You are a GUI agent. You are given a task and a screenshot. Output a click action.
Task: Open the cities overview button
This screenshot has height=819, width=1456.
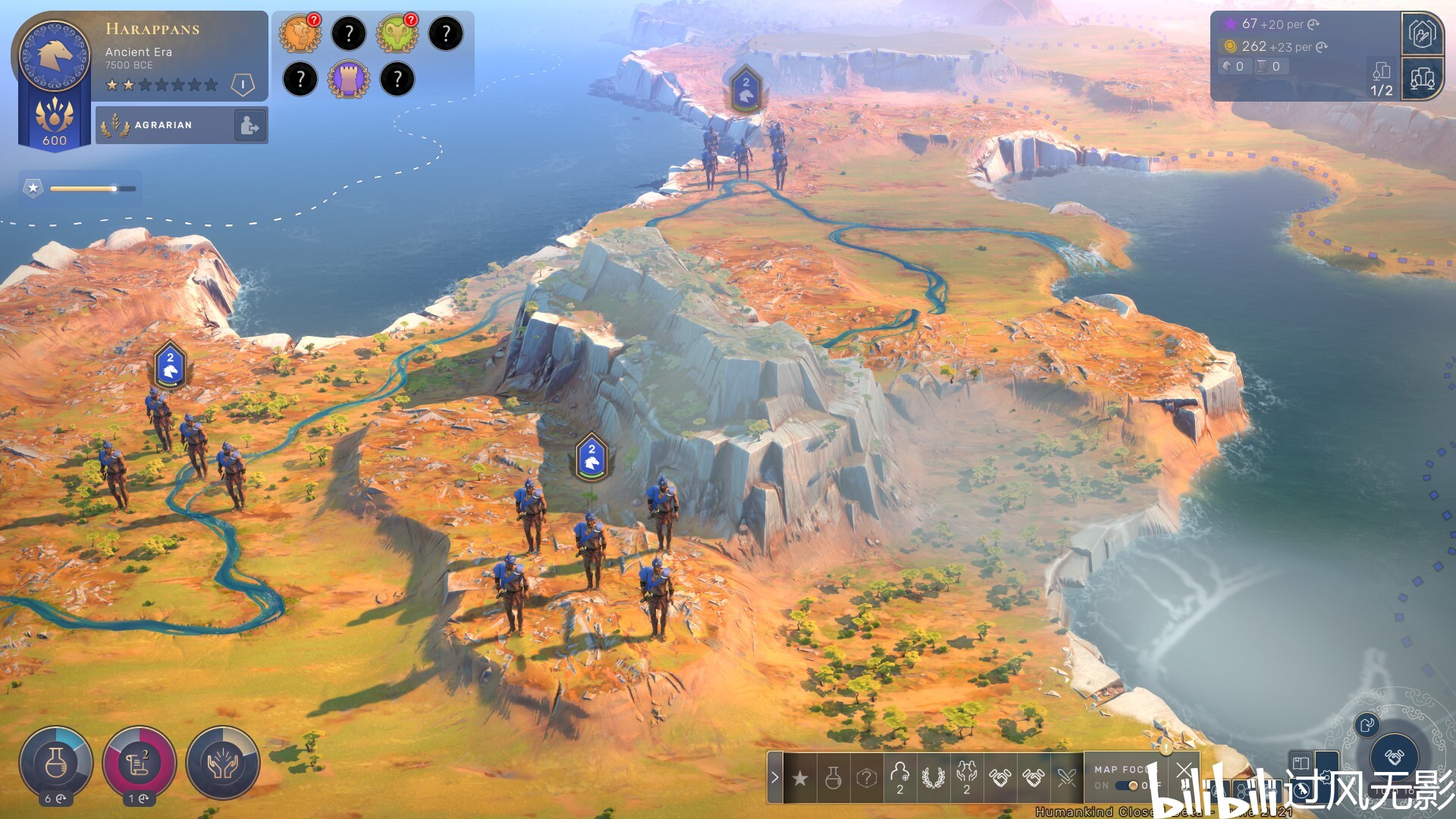pyautogui.click(x=1422, y=78)
